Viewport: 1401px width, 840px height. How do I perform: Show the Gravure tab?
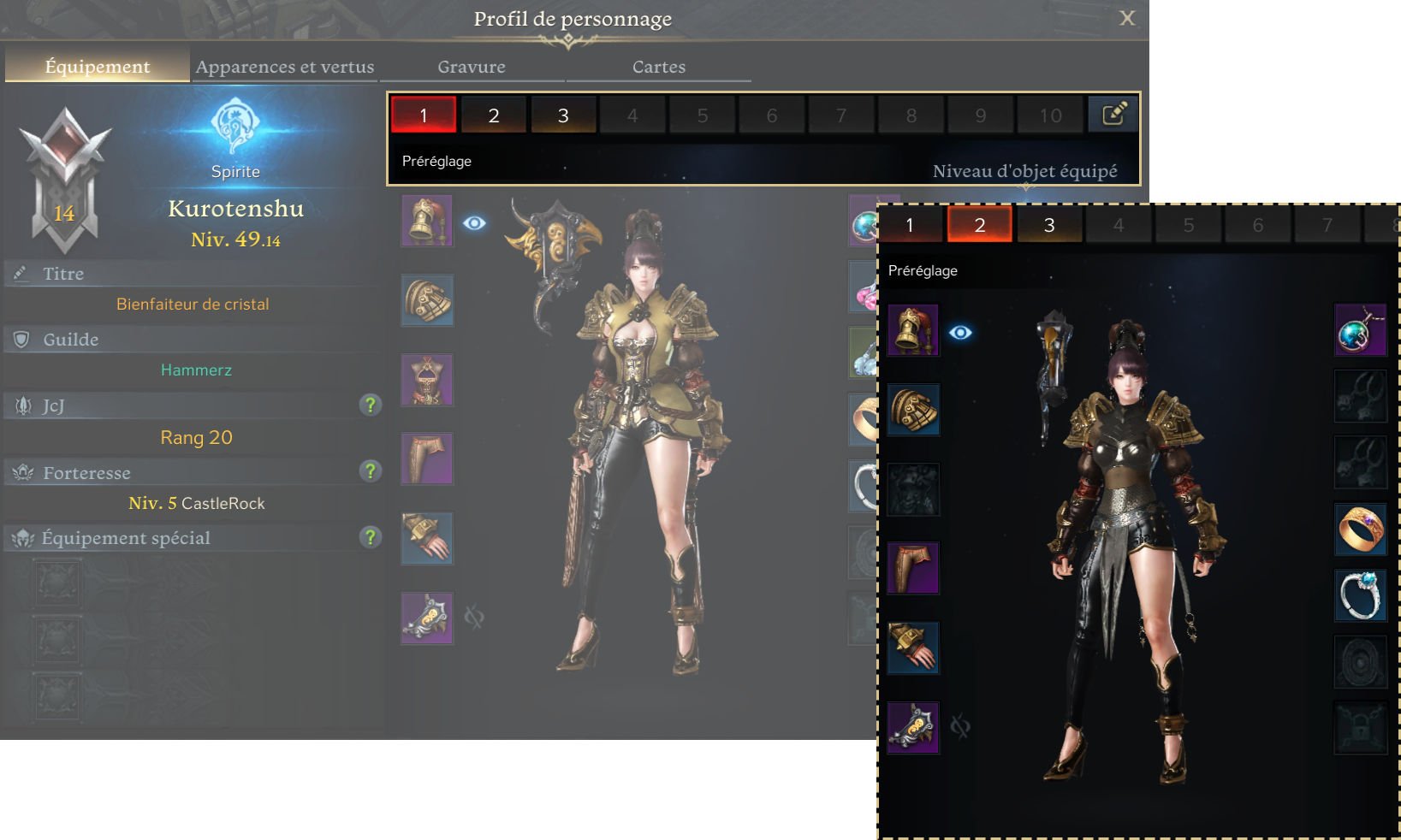coord(472,67)
